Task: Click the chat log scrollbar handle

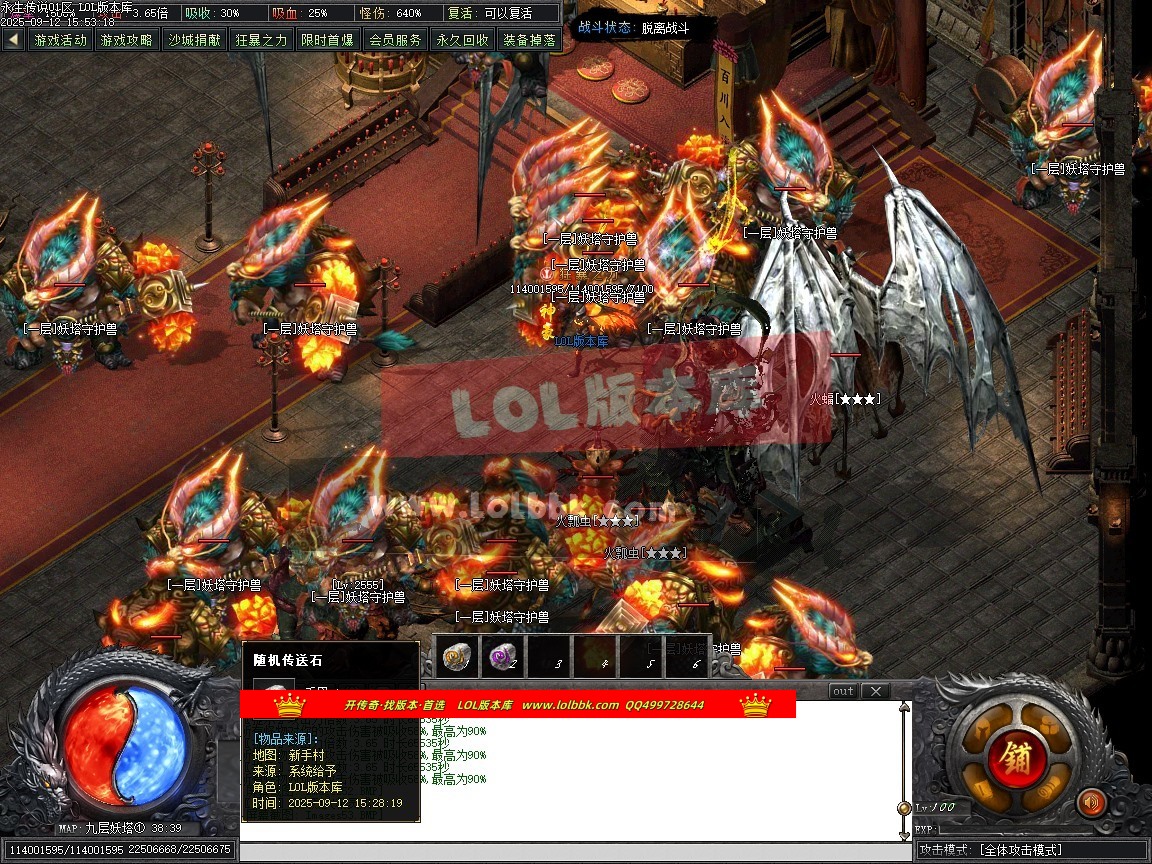Action: tap(904, 808)
